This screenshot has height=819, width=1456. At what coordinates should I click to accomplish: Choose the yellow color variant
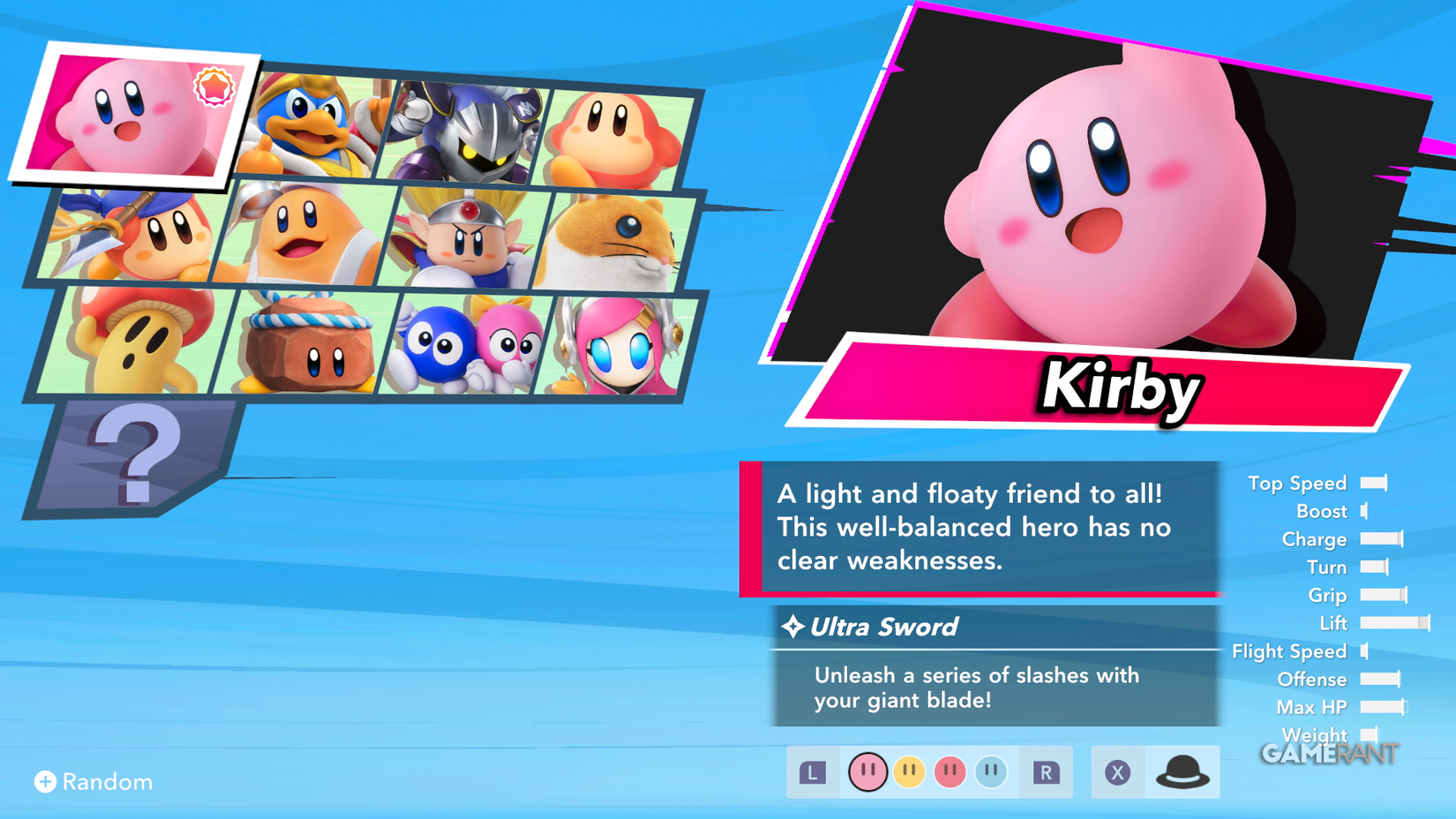point(909,770)
